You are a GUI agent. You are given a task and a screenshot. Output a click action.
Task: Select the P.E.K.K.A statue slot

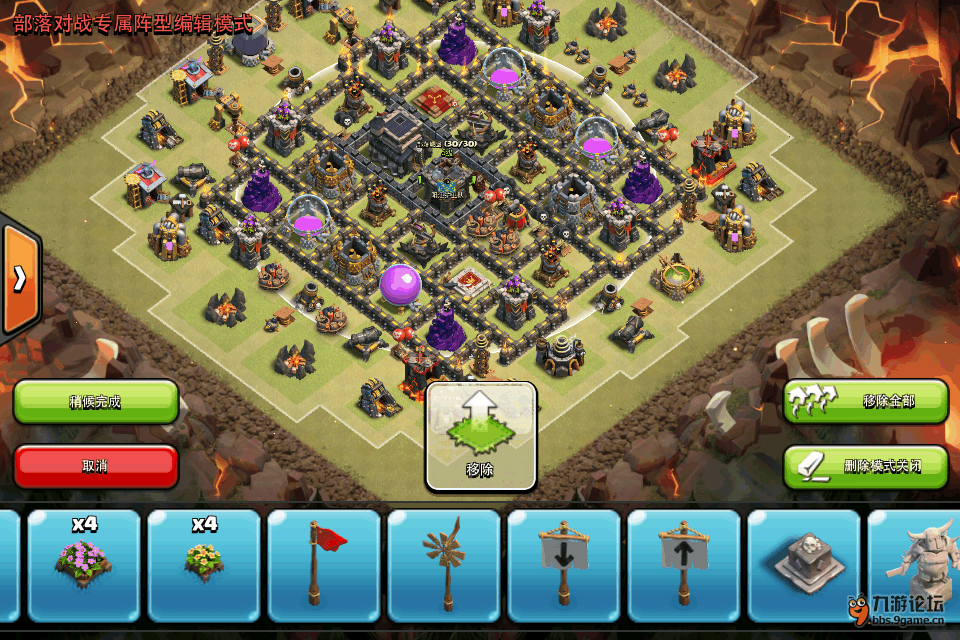(914, 565)
